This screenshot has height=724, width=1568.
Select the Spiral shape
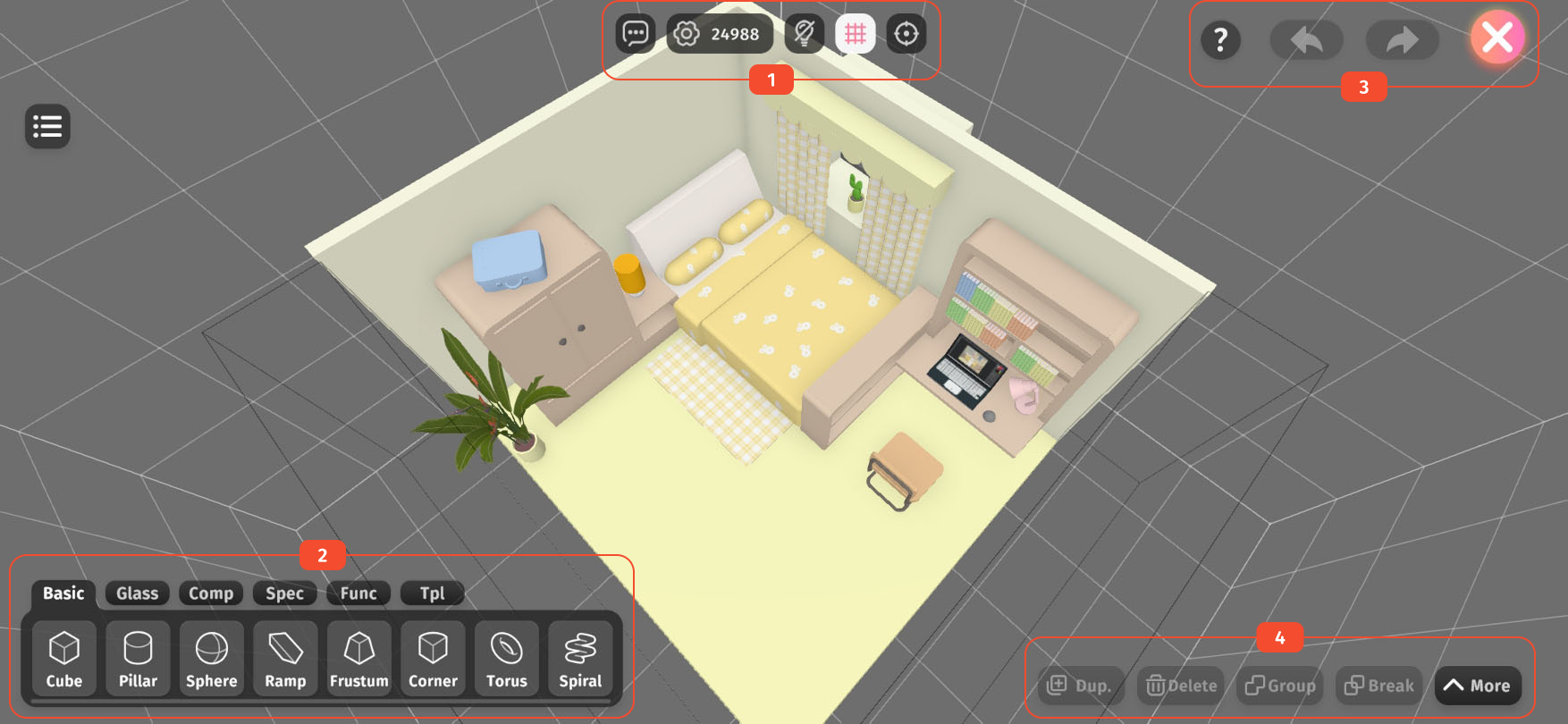tap(580, 658)
